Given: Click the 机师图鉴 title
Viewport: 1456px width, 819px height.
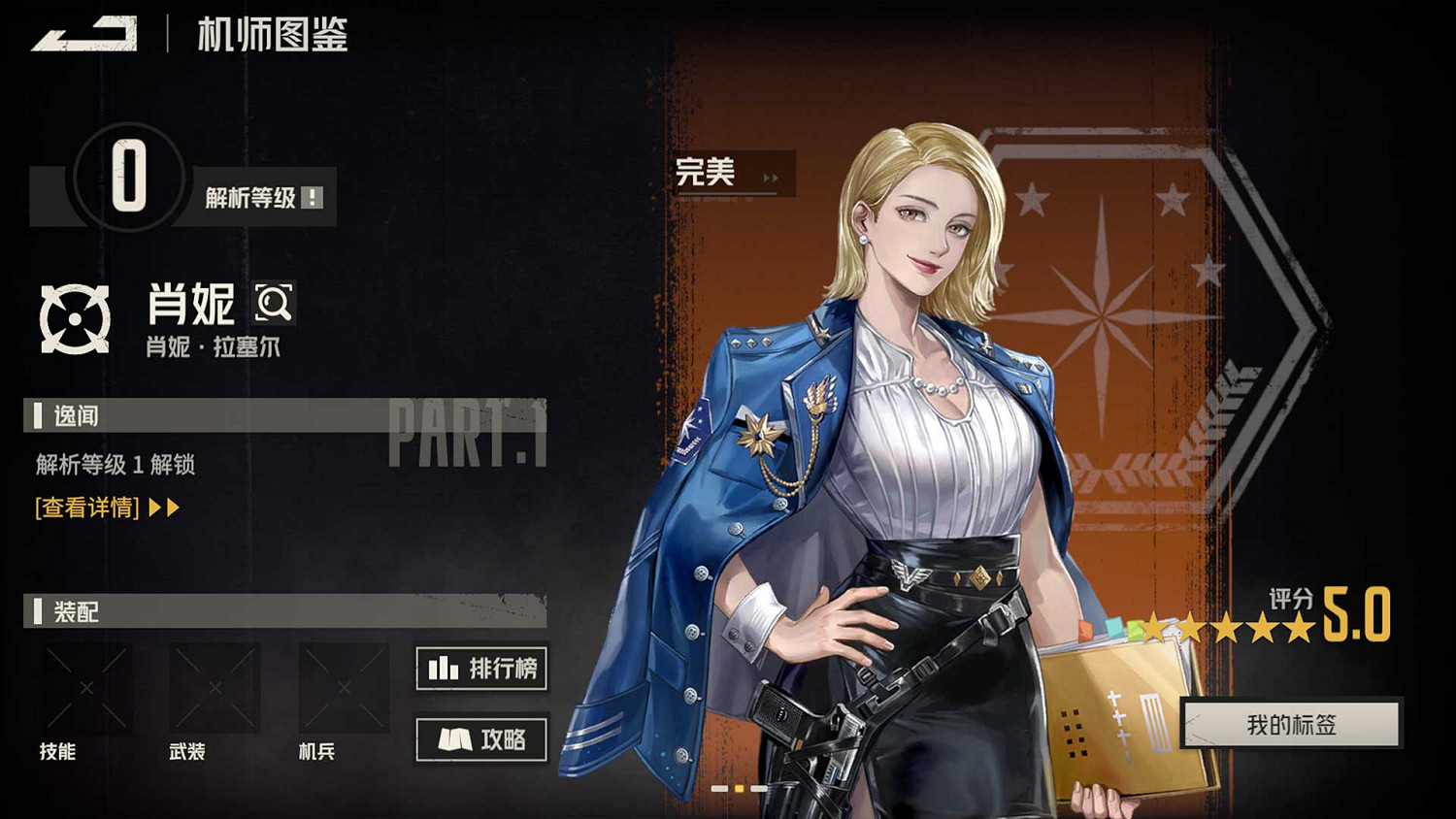Looking at the screenshot, I should [x=272, y=36].
